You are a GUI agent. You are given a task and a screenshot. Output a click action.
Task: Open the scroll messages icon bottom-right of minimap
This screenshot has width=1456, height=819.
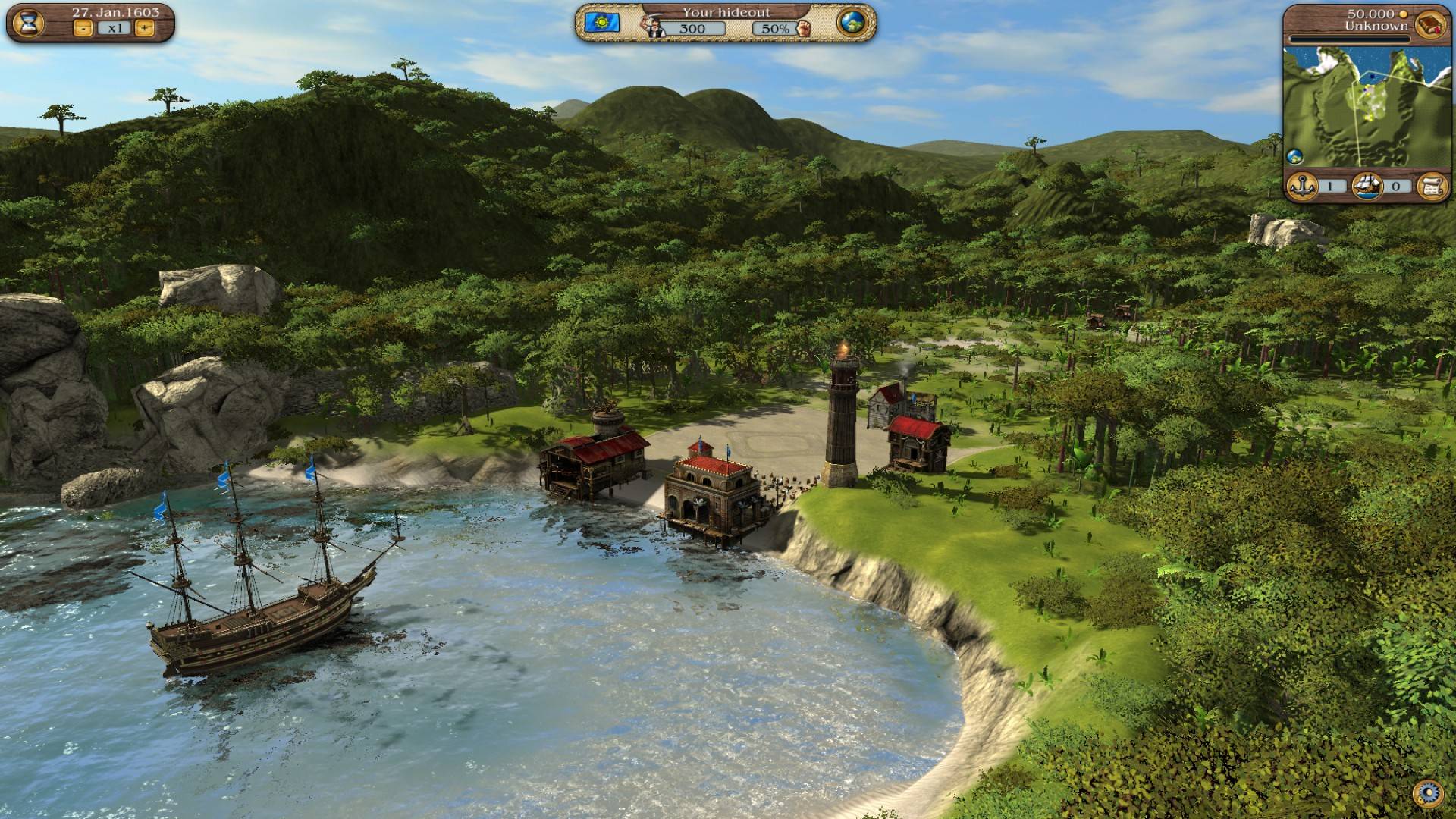(1432, 185)
